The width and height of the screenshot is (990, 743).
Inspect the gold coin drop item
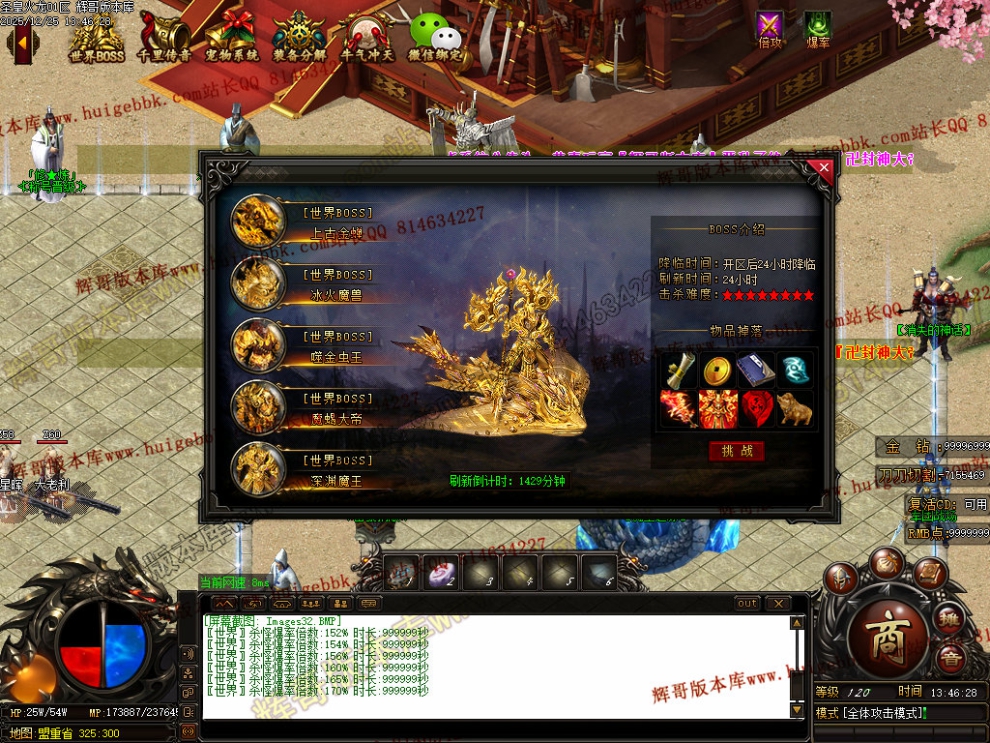tap(716, 370)
